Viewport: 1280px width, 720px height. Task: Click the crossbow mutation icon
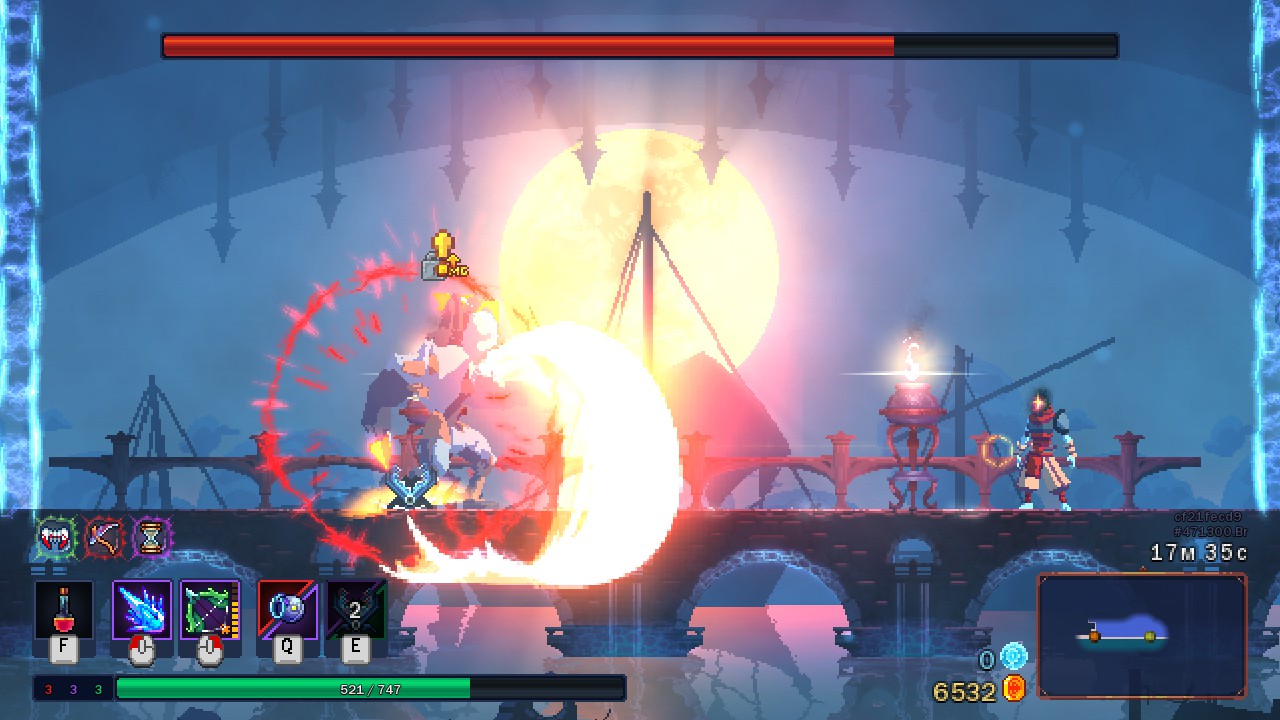coord(99,537)
